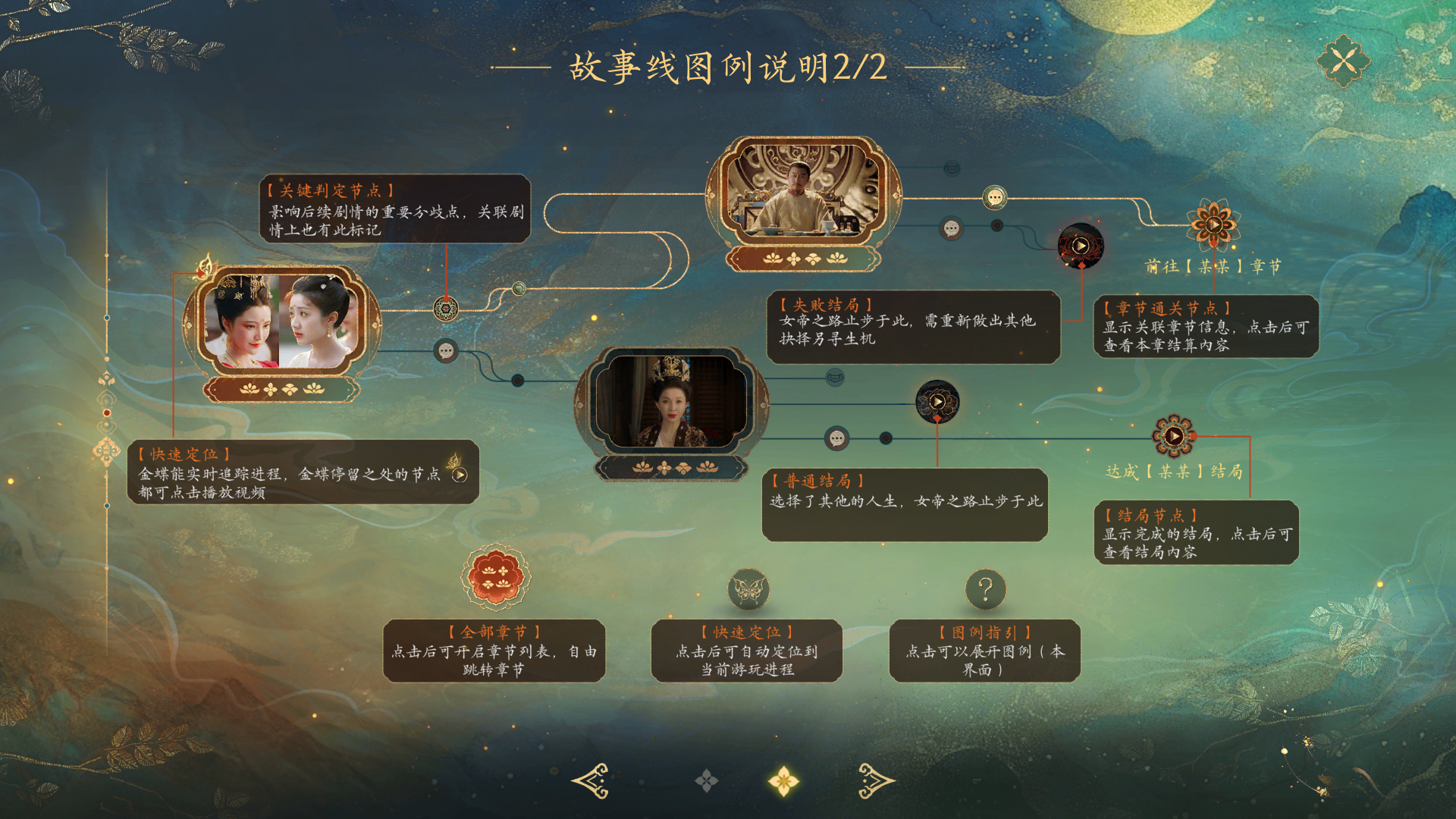Open the emperor chapter thumbnail
This screenshot has width=1456, height=819.
click(x=801, y=190)
